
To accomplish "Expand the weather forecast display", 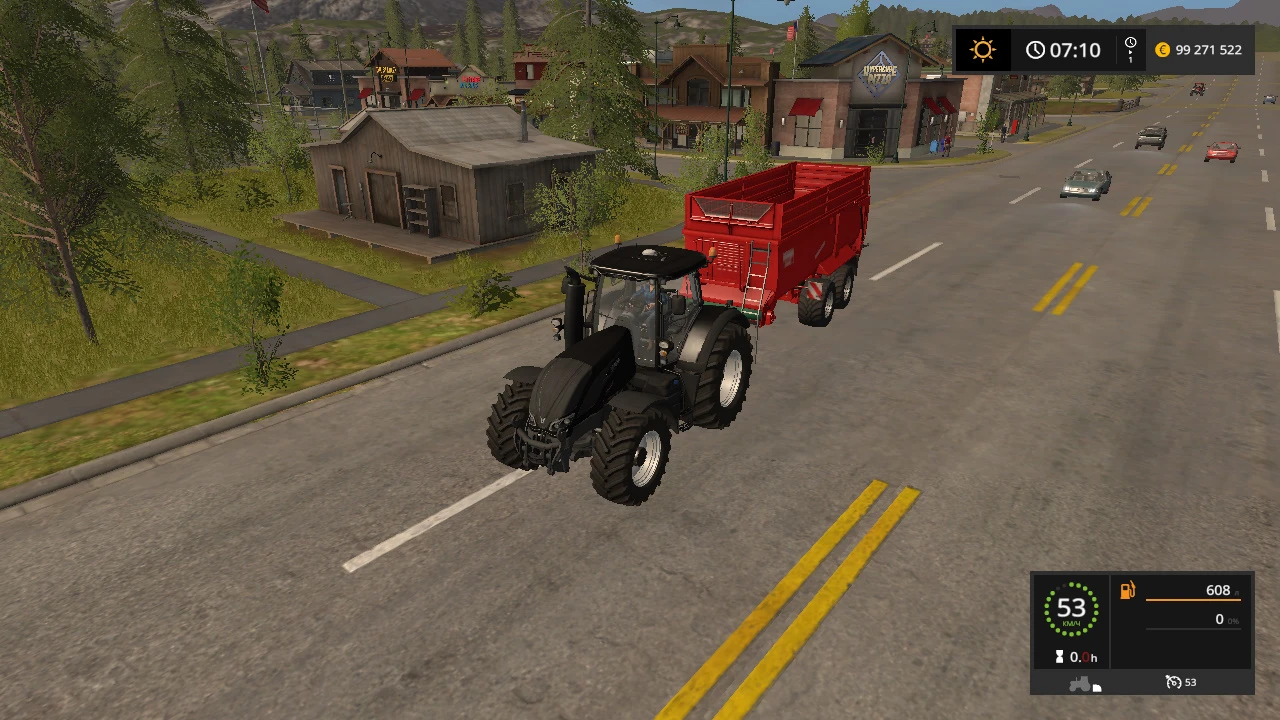I will click(x=983, y=48).
